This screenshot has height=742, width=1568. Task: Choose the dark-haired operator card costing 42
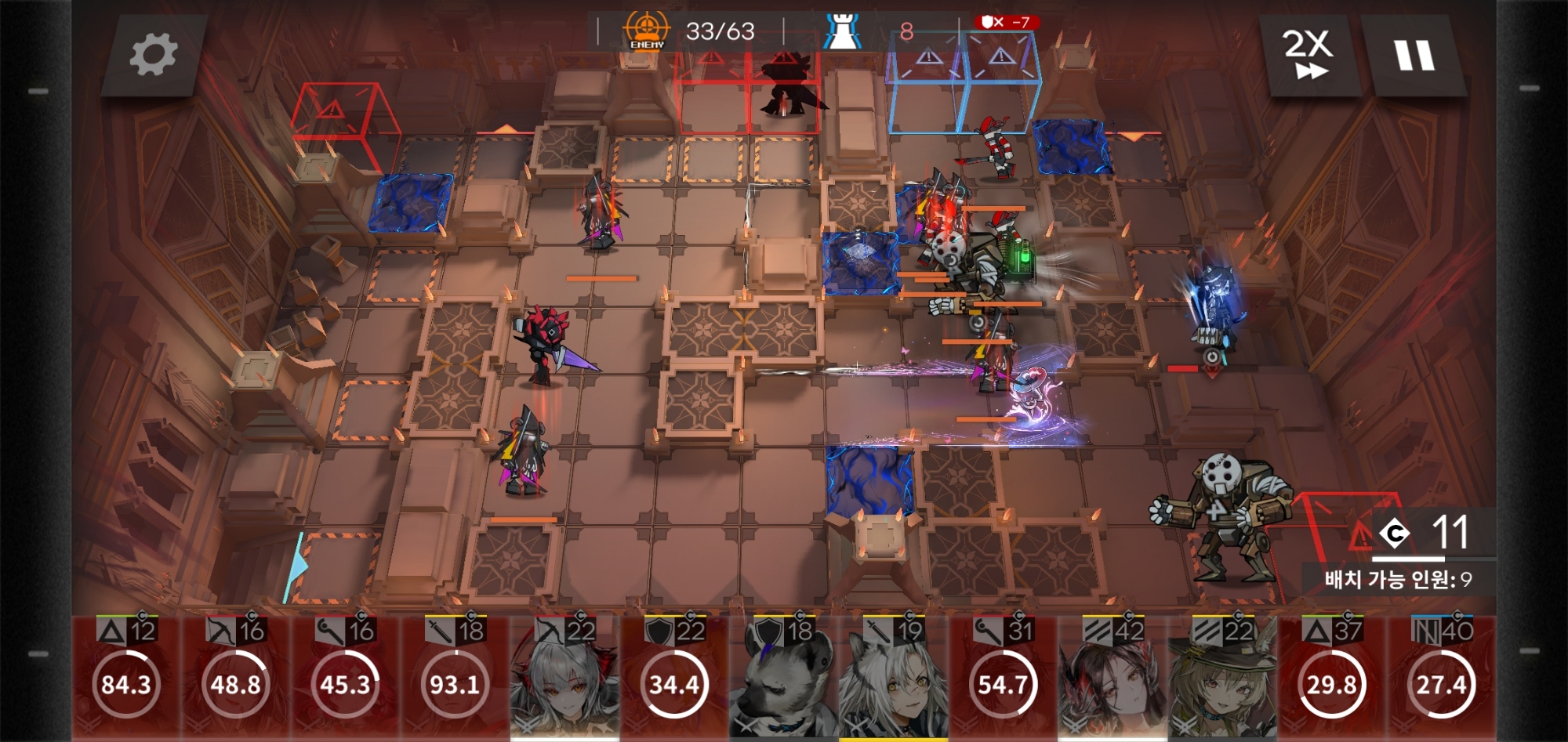(1112, 679)
